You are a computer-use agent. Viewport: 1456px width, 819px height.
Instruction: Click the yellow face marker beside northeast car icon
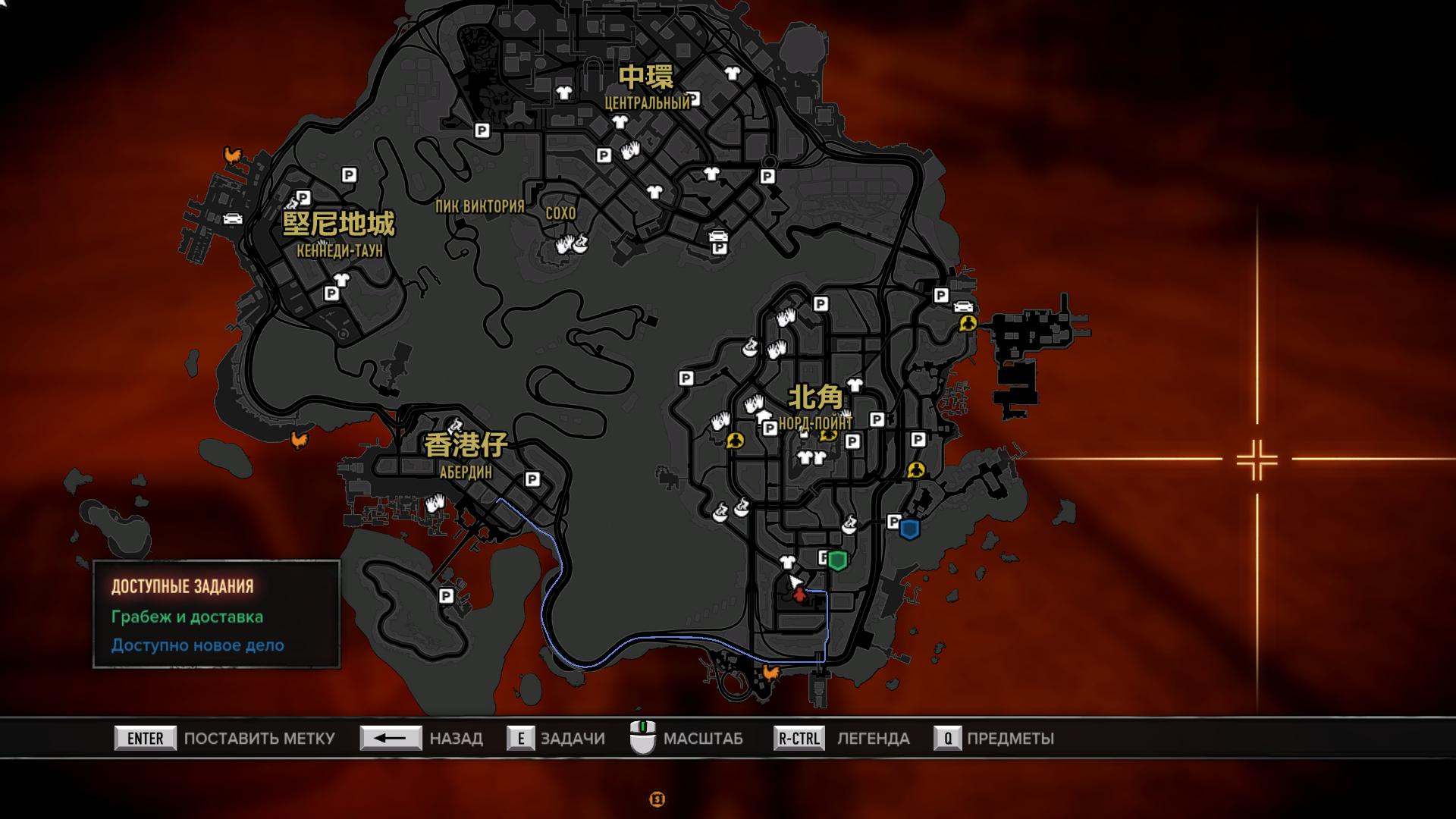pyautogui.click(x=967, y=324)
